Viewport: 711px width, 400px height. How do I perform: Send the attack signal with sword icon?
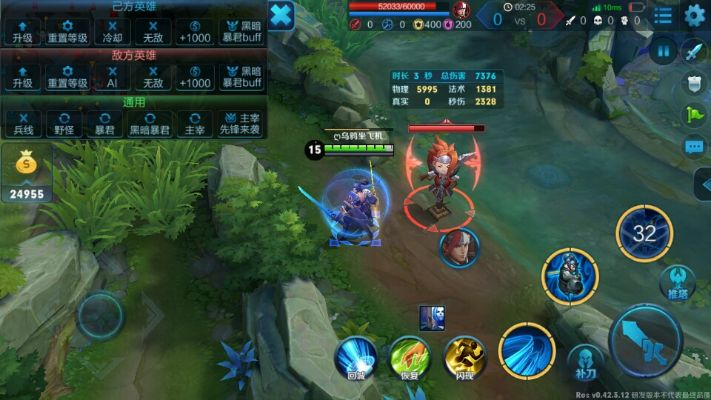click(694, 51)
